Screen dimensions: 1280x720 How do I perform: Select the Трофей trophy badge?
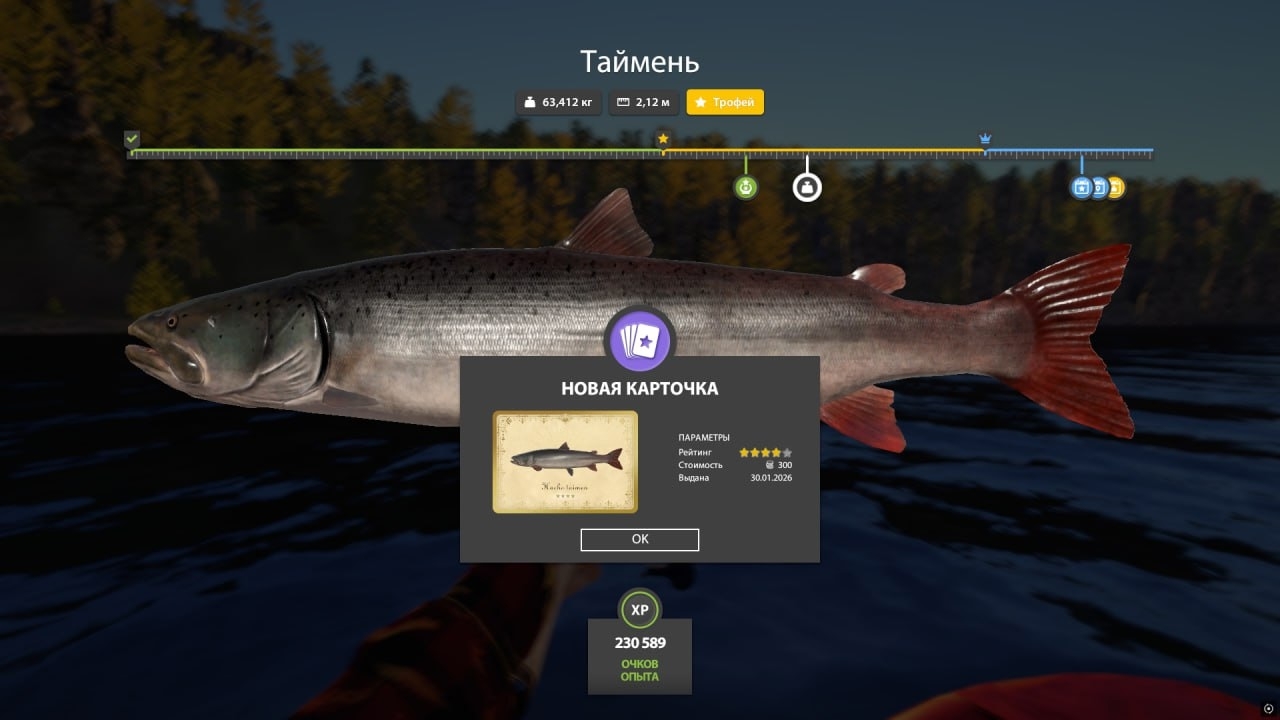click(x=725, y=102)
